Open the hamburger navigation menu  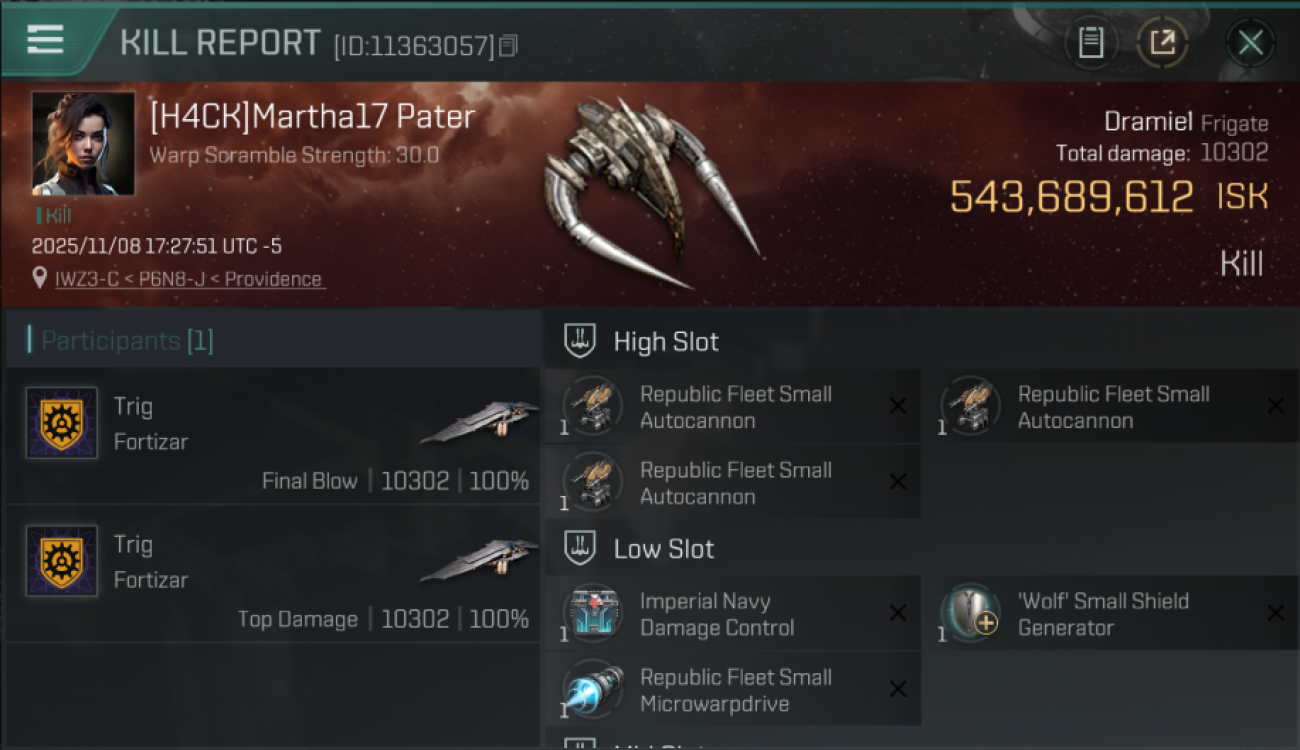coord(42,40)
